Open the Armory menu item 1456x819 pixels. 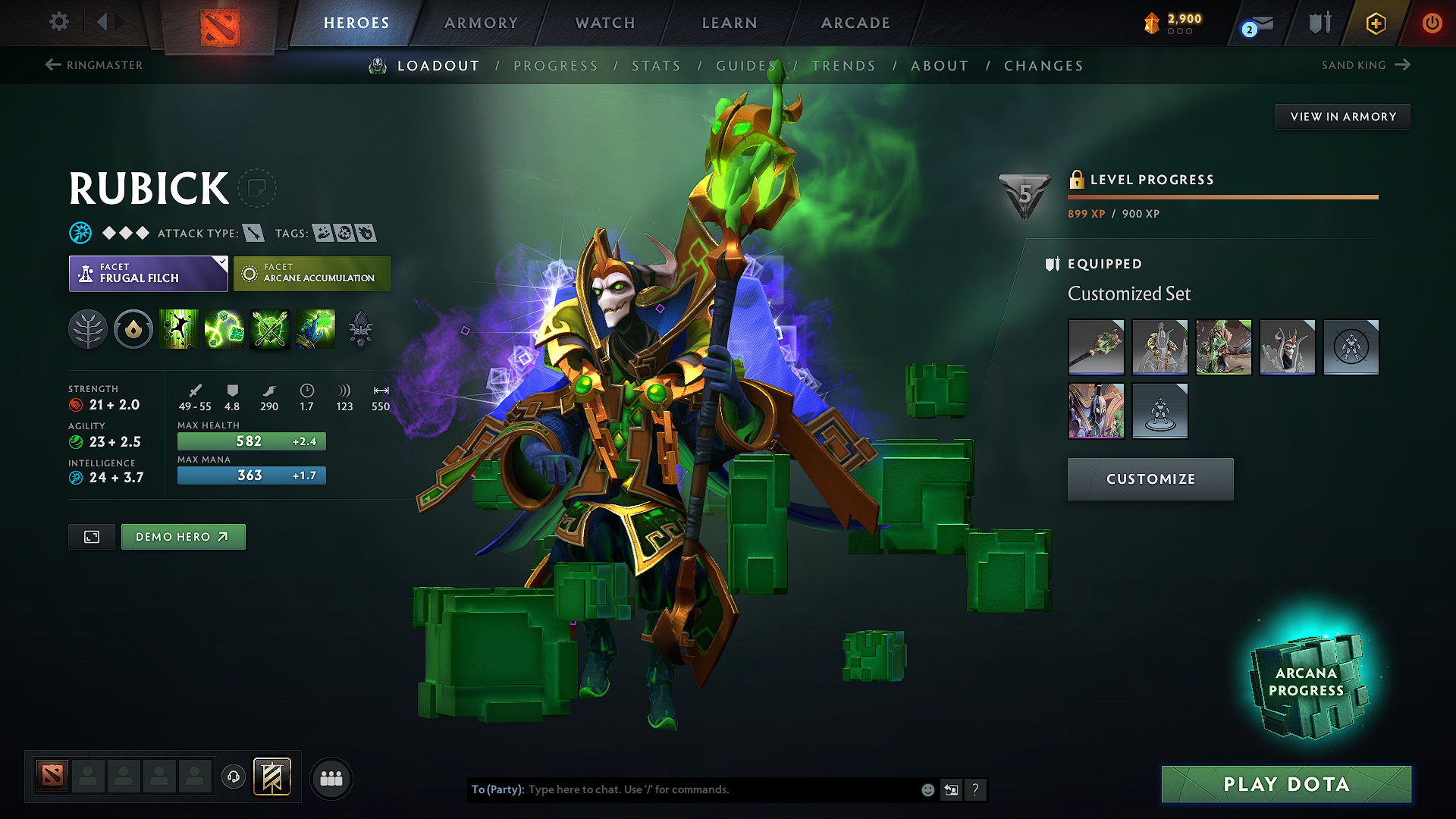480,23
